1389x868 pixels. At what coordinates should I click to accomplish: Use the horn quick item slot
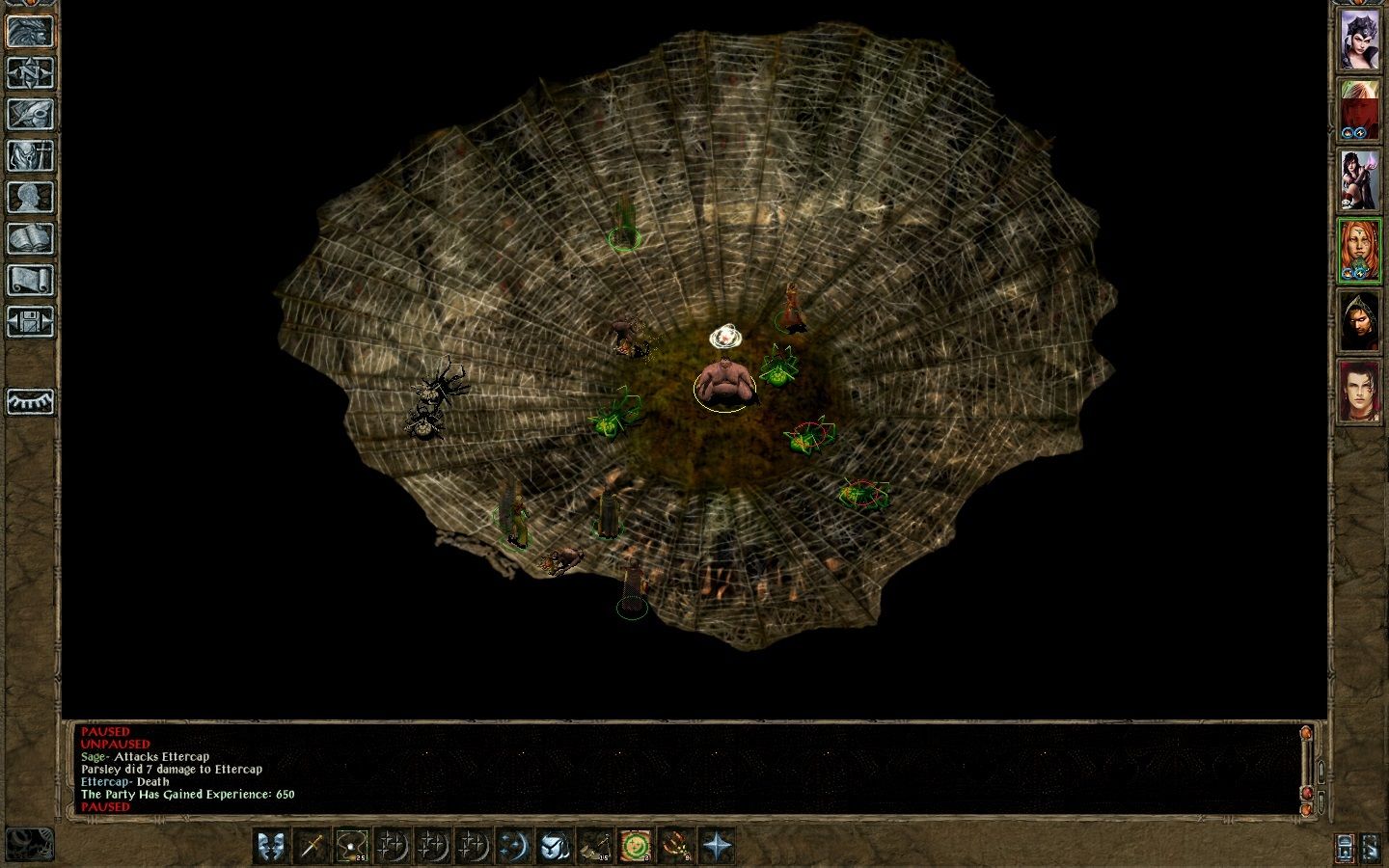click(x=594, y=846)
